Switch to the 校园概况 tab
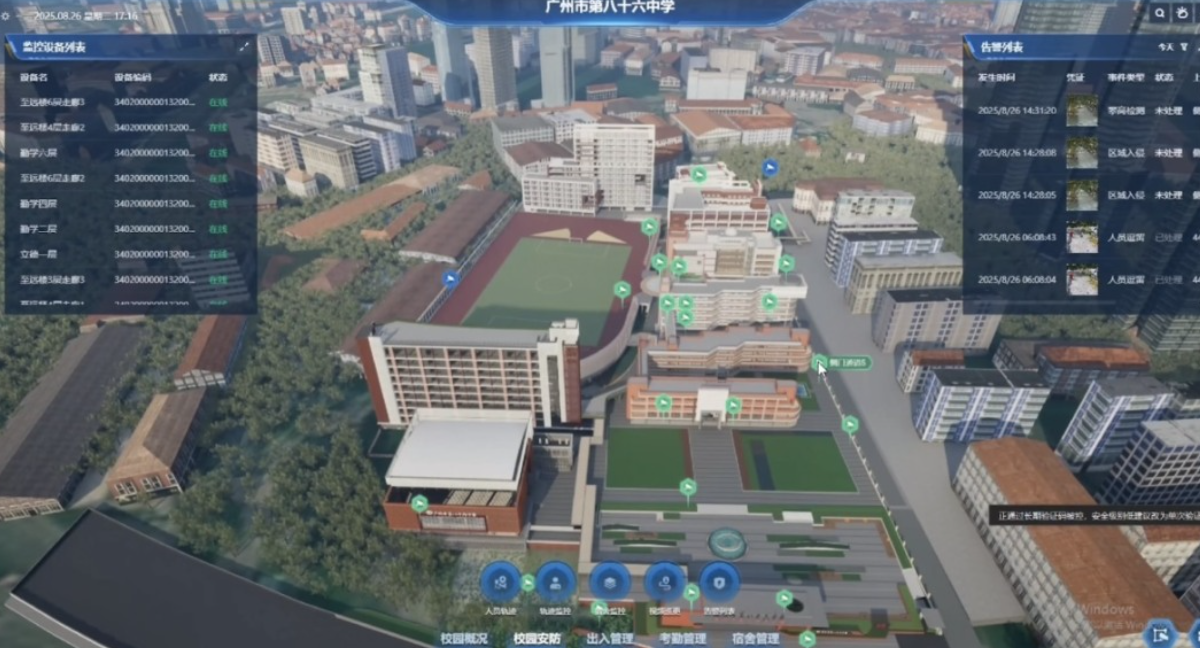 [x=463, y=638]
